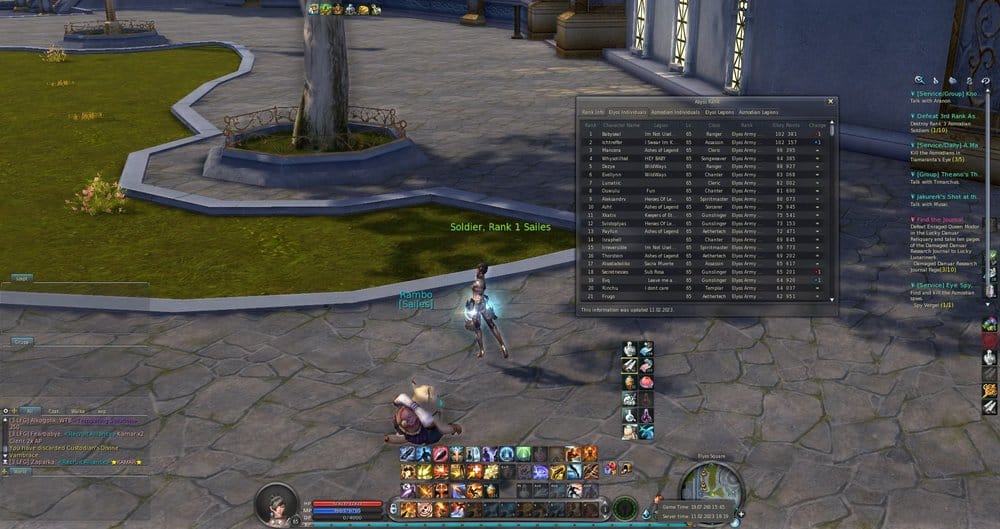The image size is (1000, 529).
Task: Open the Elyos Individuals tab
Action: coord(627,112)
